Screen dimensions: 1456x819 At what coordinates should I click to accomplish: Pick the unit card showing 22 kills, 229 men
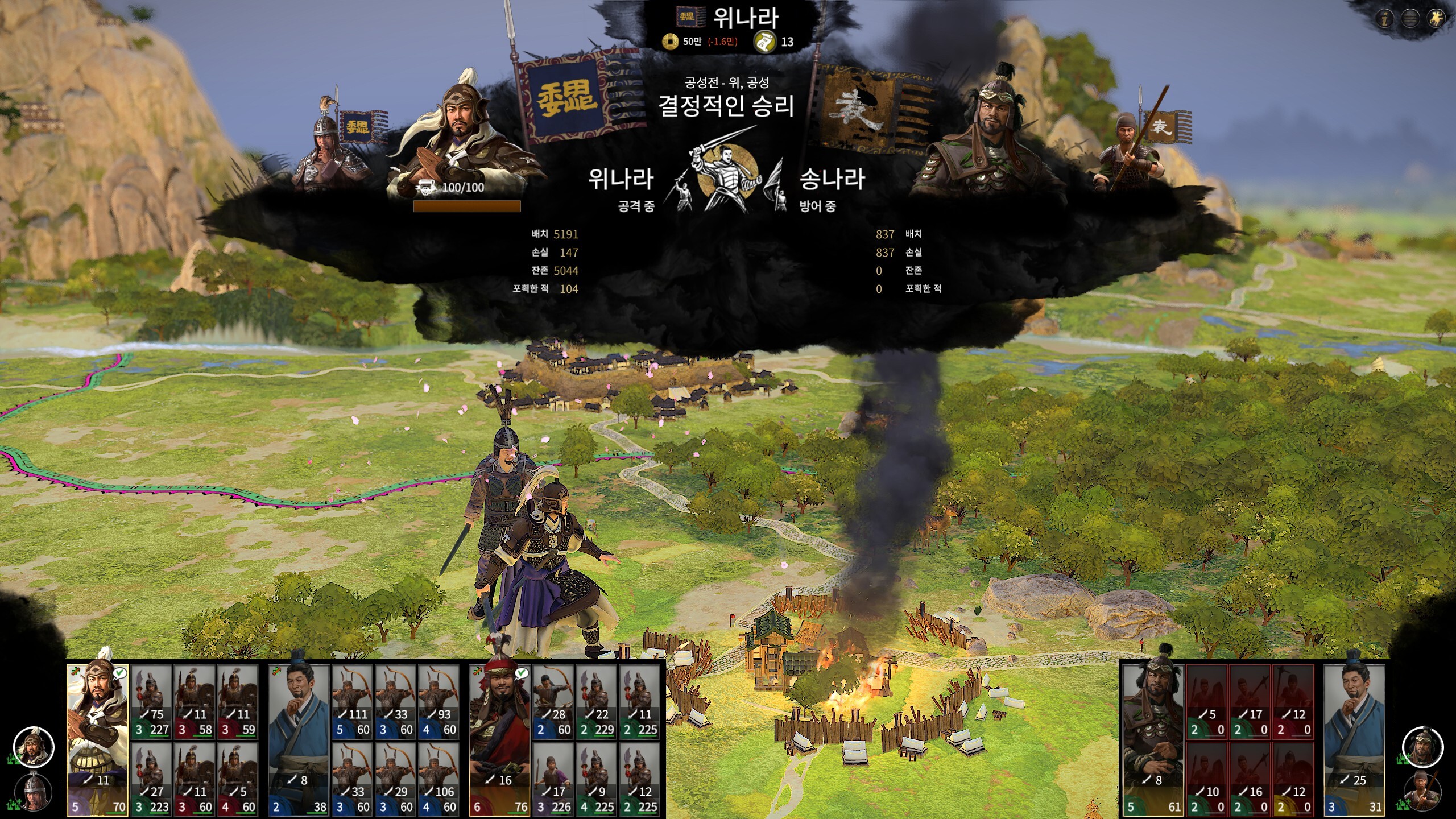coord(597,702)
